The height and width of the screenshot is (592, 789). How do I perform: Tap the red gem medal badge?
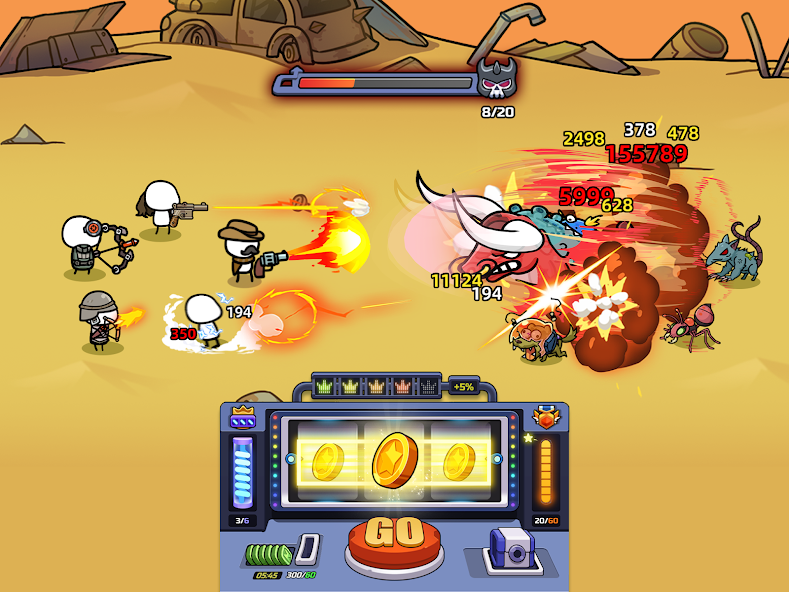tap(546, 418)
